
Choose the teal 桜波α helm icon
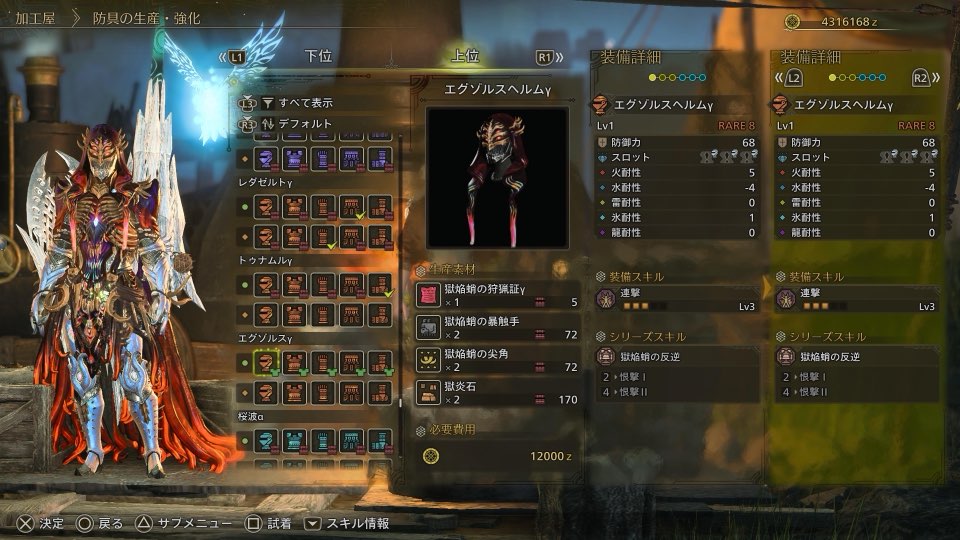click(267, 439)
